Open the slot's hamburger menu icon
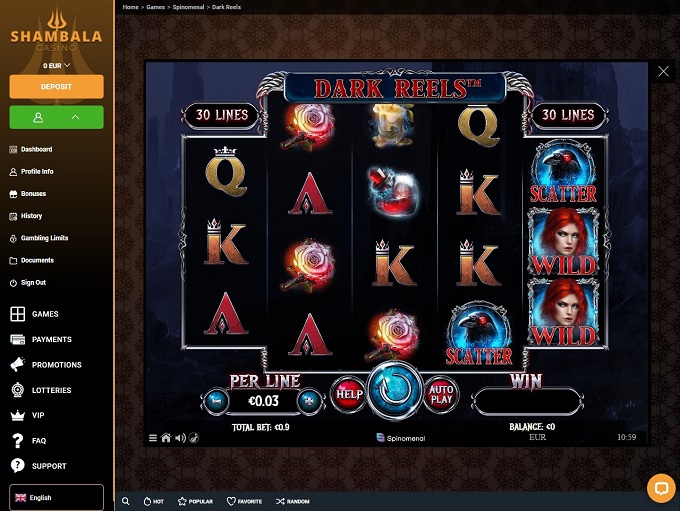680x511 pixels. 153,437
